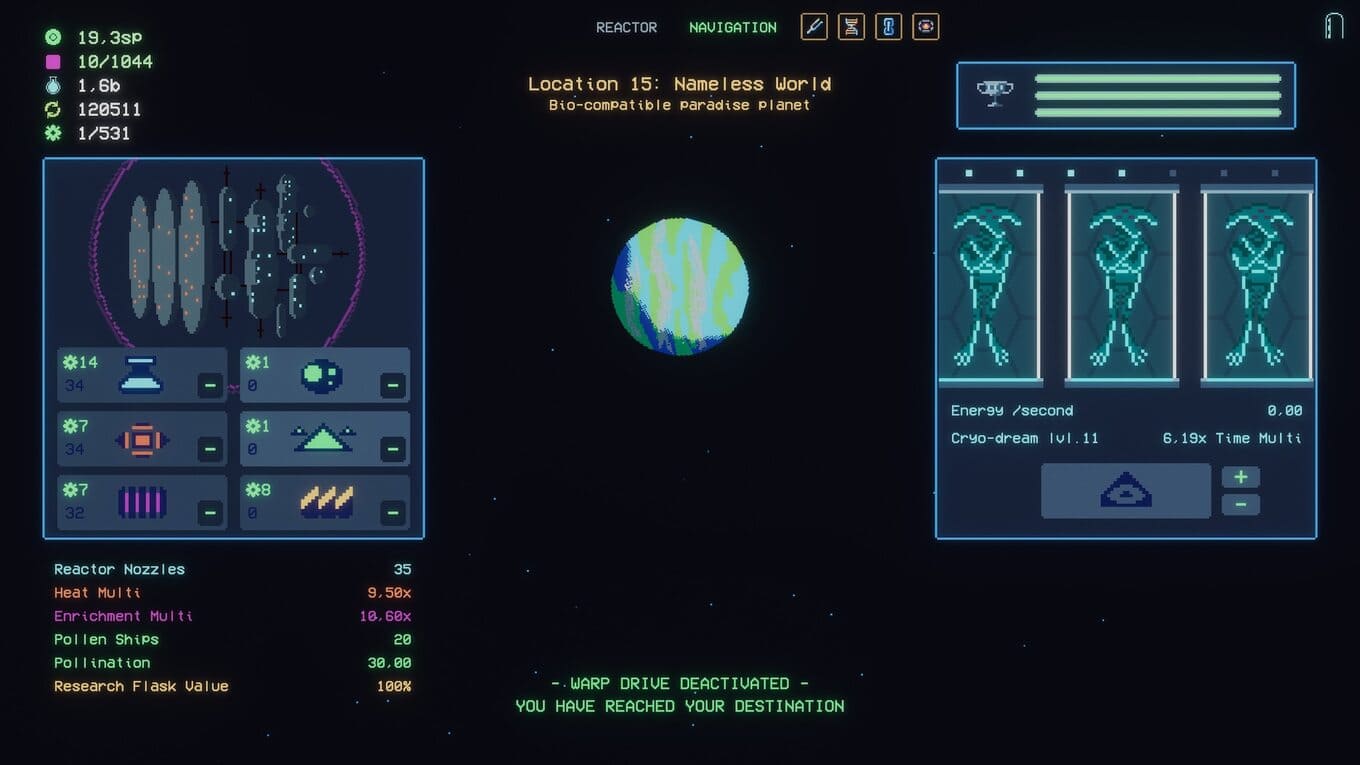Activate the cryo-dream eye pyramid button
1360x765 pixels.
[x=1125, y=491]
